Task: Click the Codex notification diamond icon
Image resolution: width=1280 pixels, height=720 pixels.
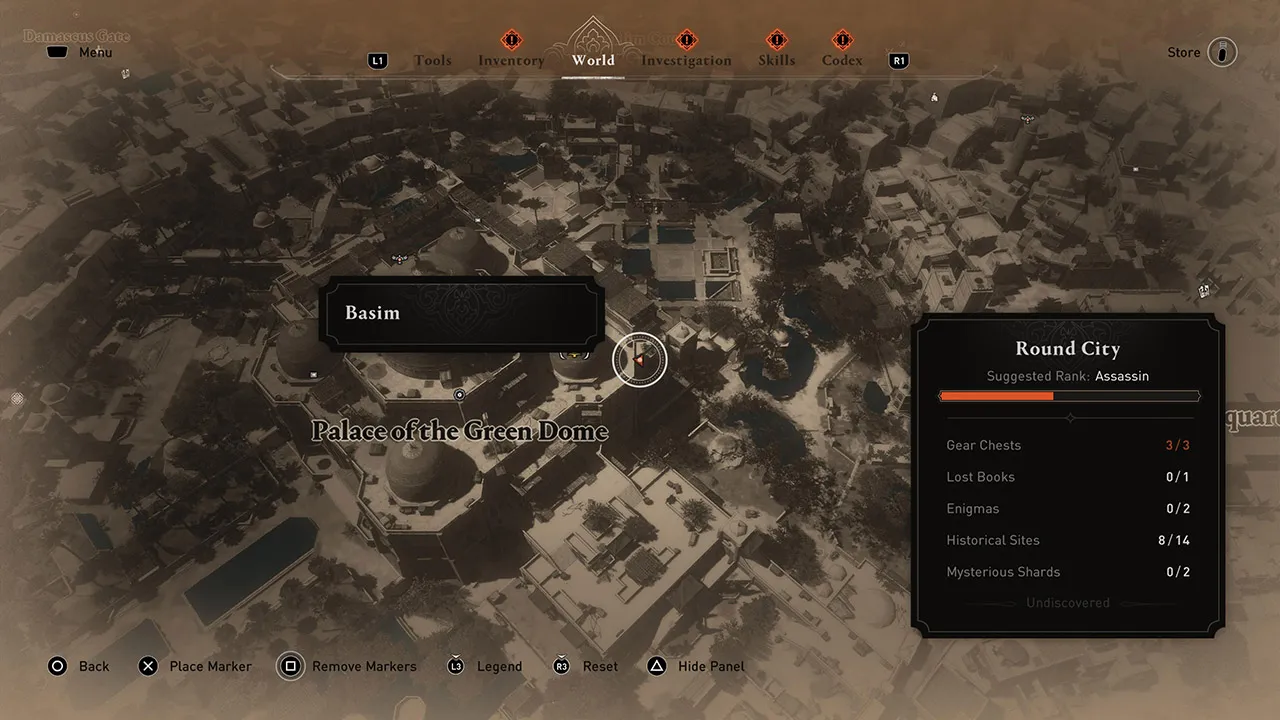Action: pyautogui.click(x=841, y=41)
